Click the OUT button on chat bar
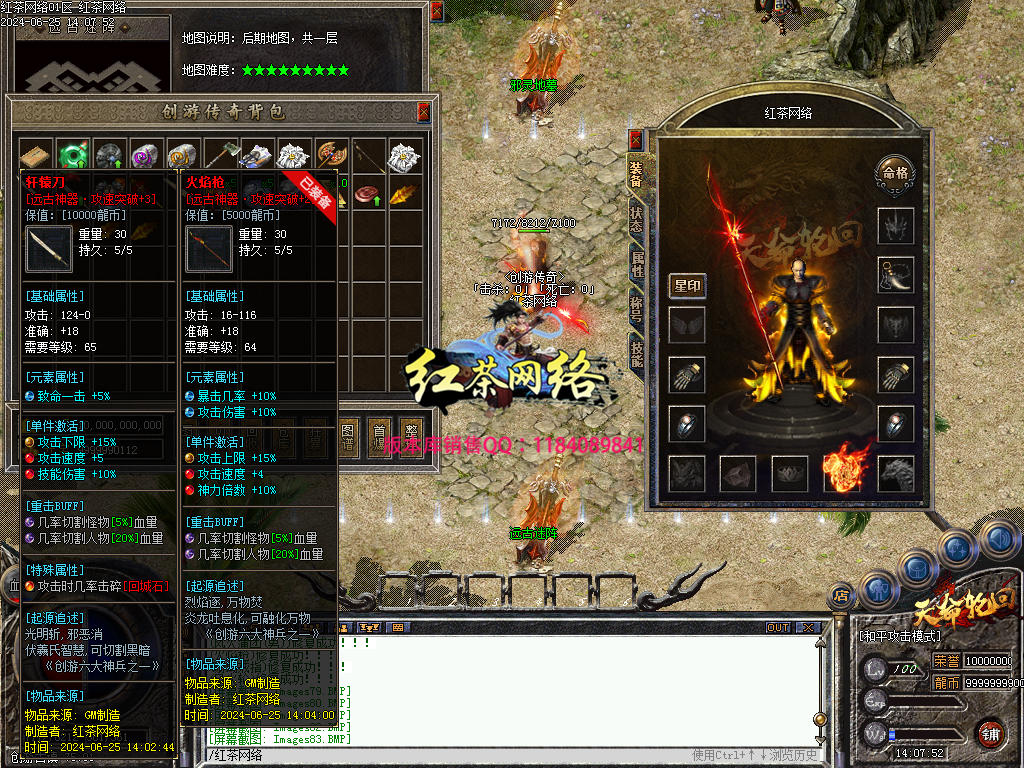 pos(778,628)
